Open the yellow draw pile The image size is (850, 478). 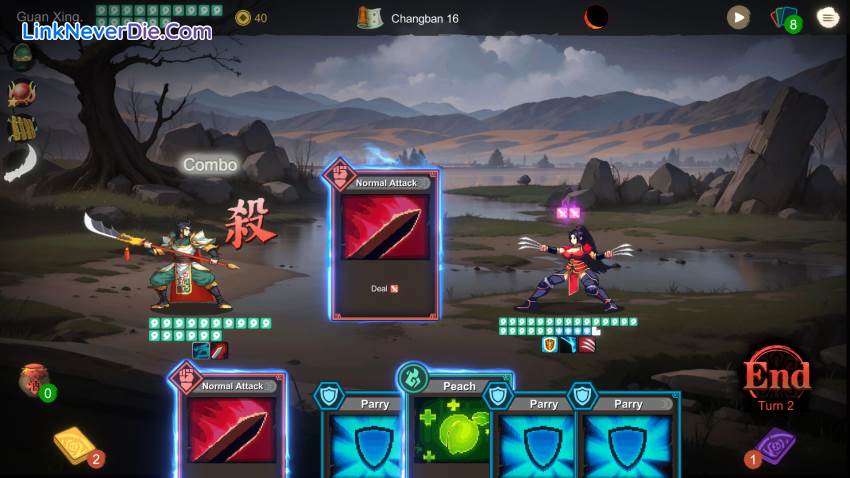coord(75,447)
